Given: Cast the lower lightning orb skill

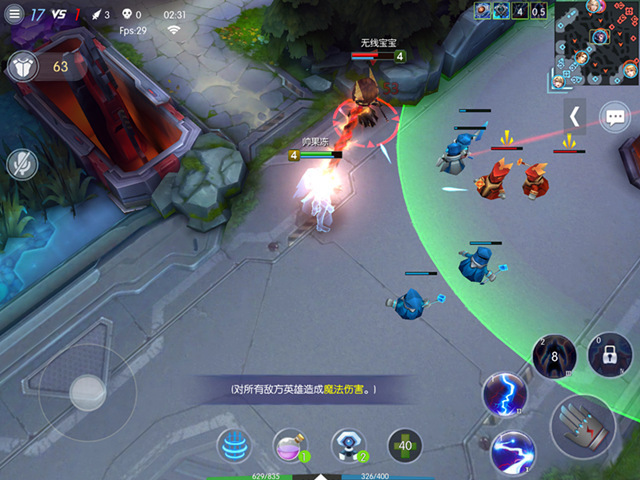Looking at the screenshot, I should [514, 452].
